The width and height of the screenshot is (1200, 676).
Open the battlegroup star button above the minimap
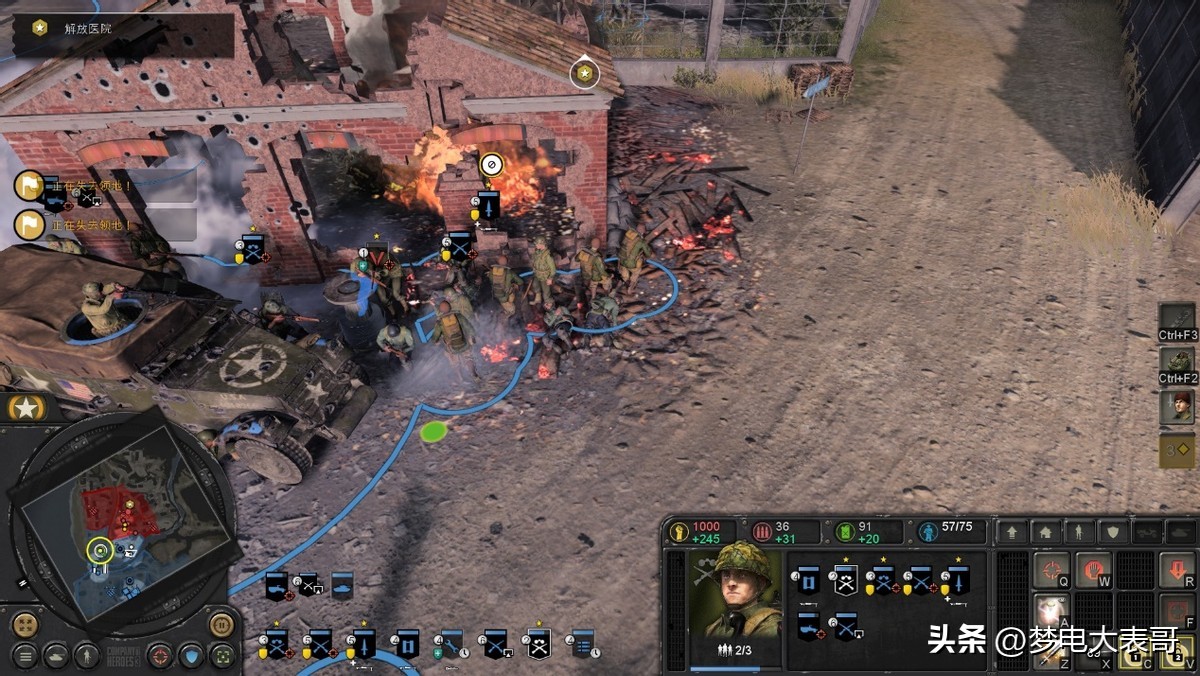pyautogui.click(x=21, y=407)
